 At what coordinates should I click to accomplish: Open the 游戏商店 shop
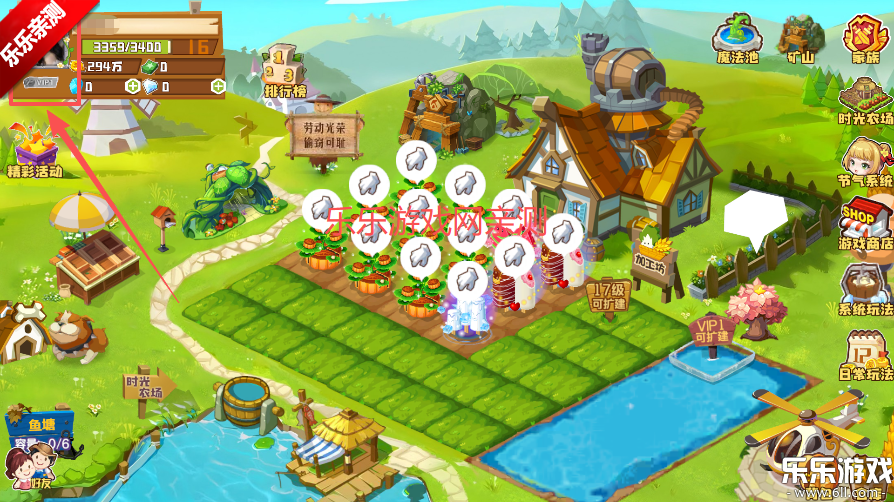(864, 223)
